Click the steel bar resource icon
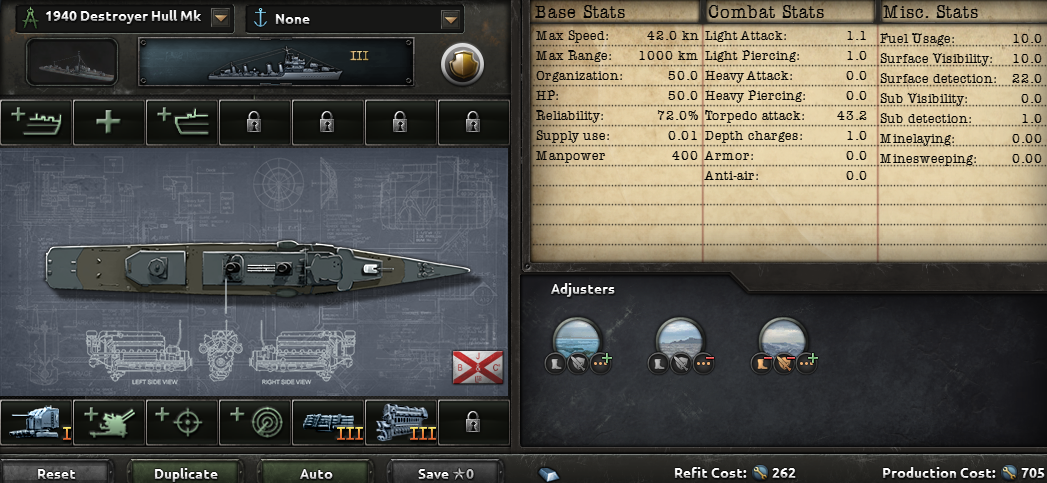The height and width of the screenshot is (483, 1047). pos(550,473)
